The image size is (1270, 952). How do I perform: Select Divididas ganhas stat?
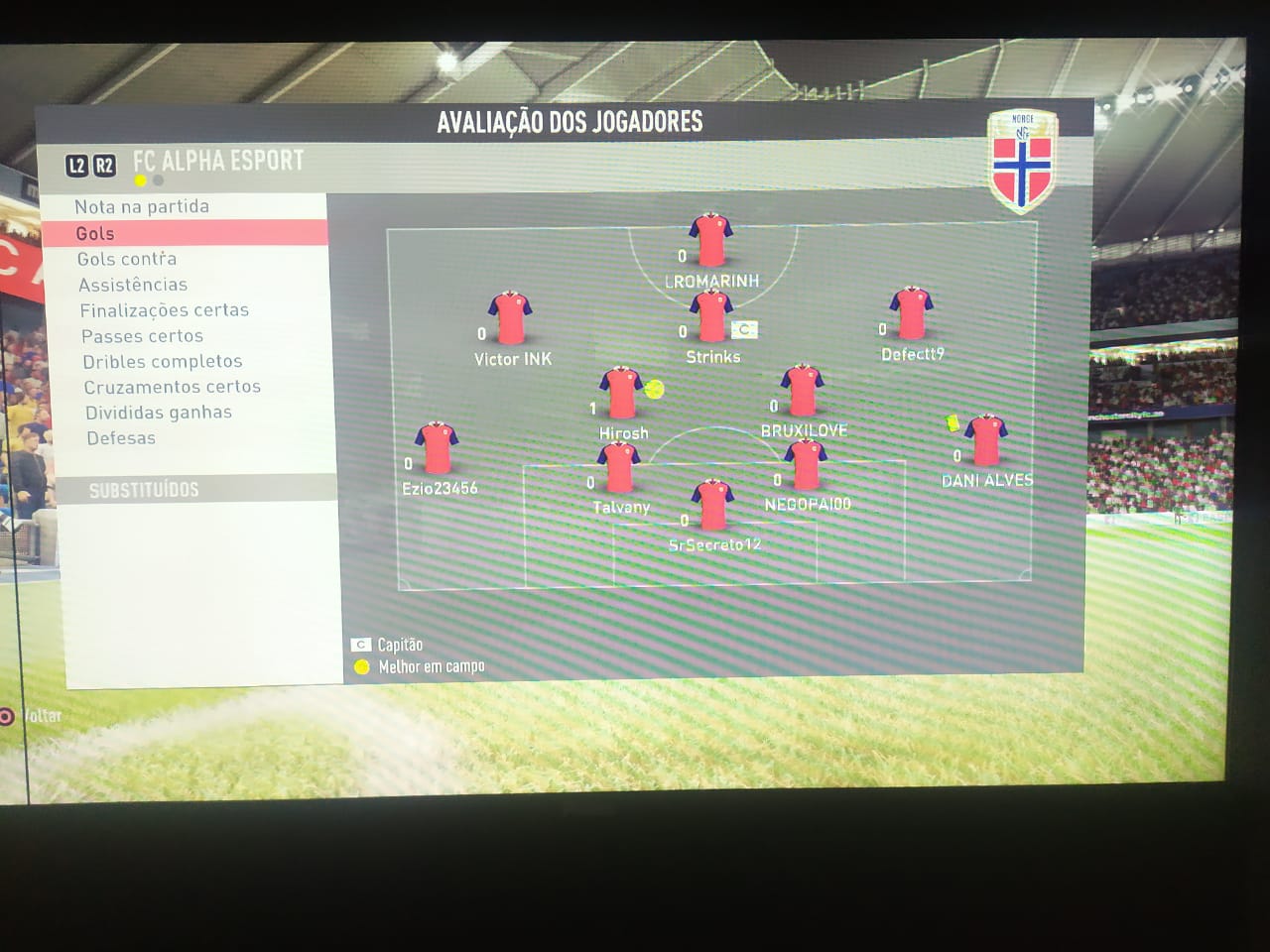point(159,413)
